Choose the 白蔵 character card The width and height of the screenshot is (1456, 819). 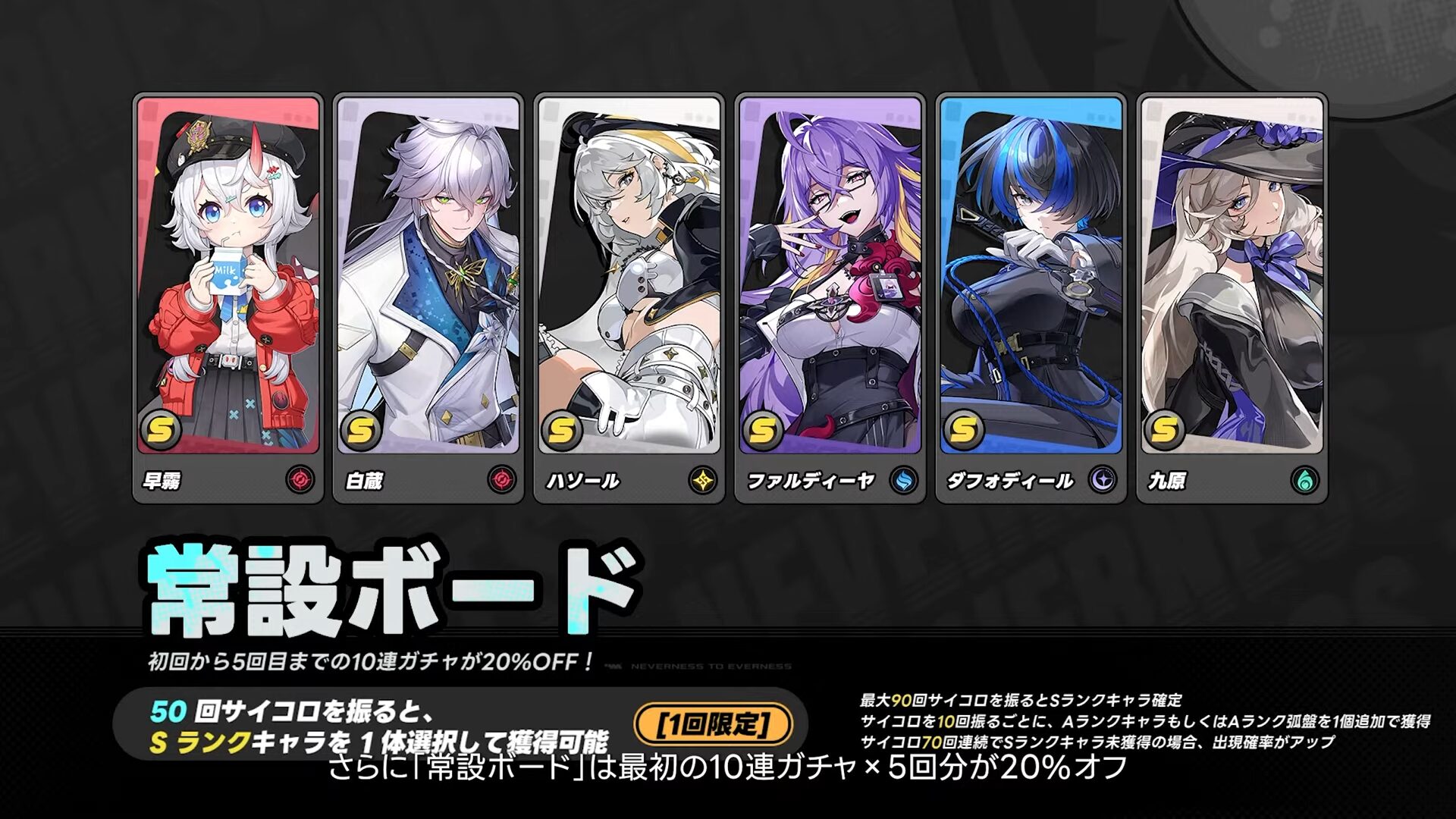click(x=428, y=296)
